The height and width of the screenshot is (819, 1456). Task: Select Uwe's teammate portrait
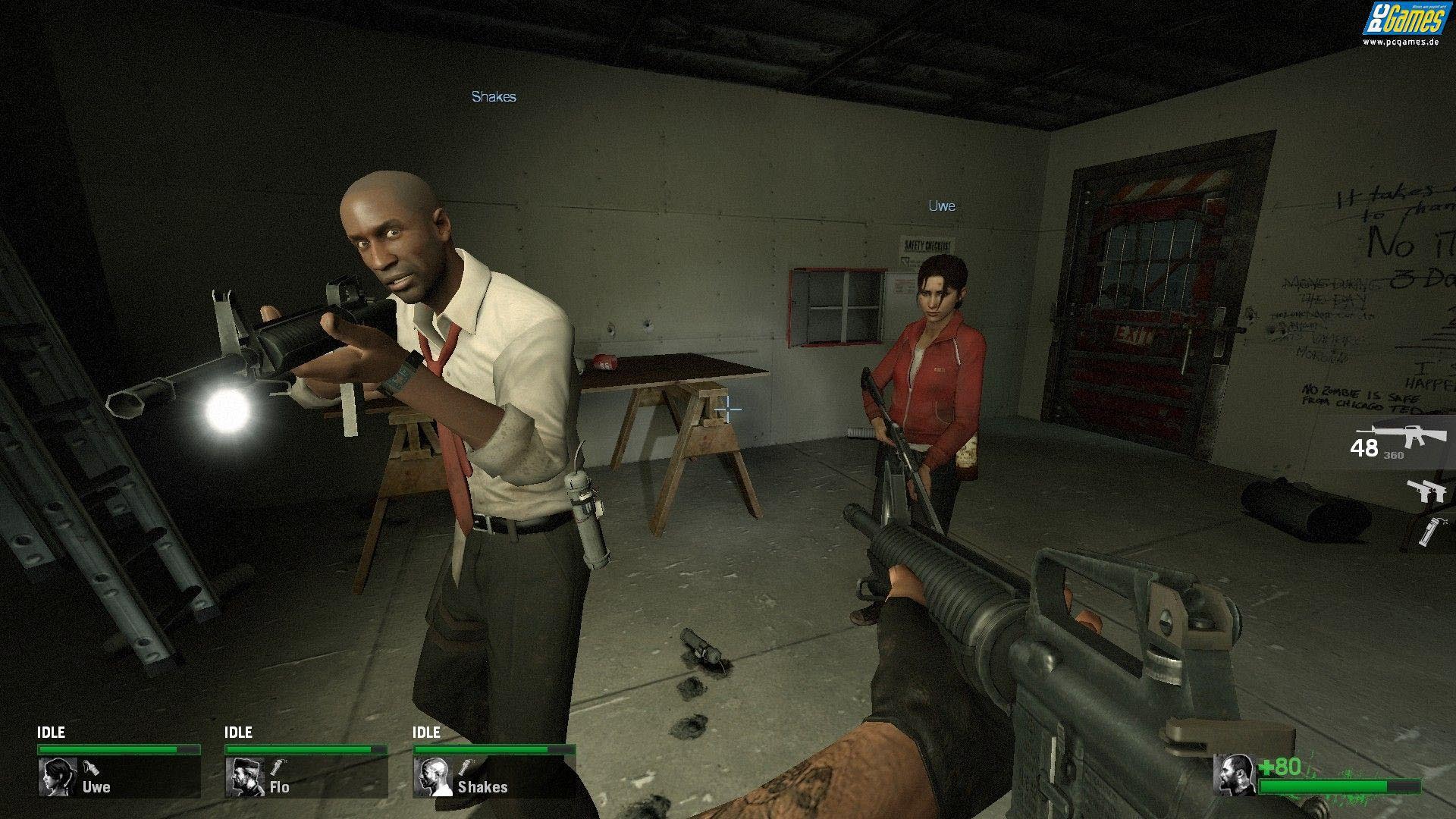tap(57, 777)
